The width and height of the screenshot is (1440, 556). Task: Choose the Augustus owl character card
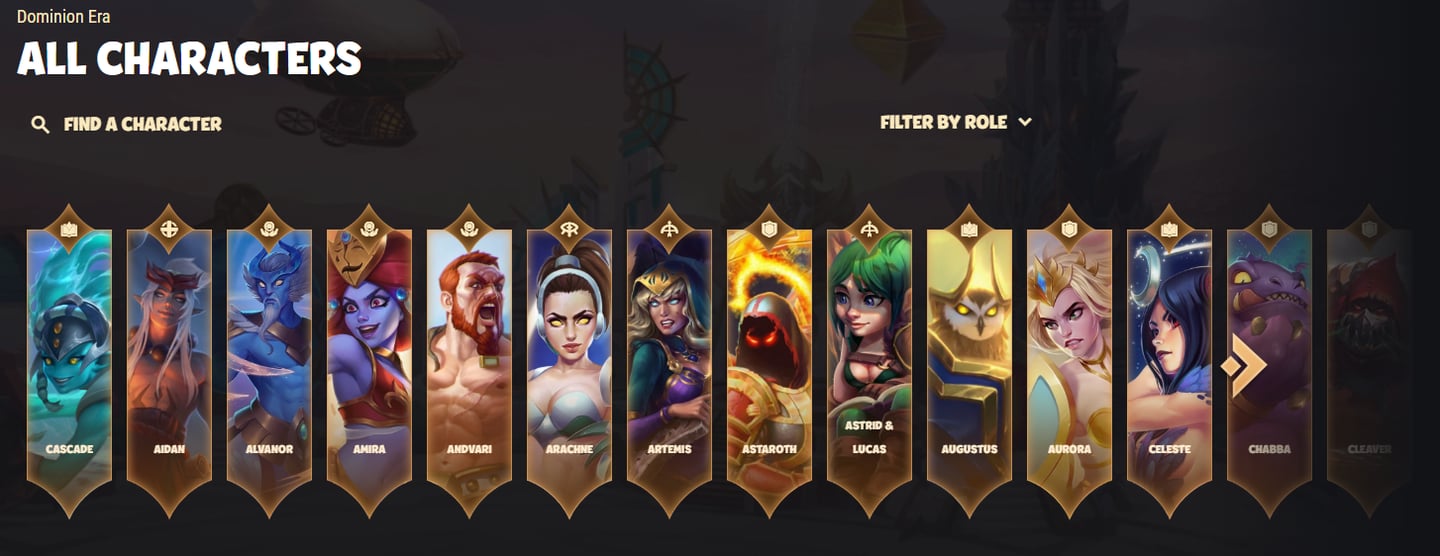click(969, 360)
